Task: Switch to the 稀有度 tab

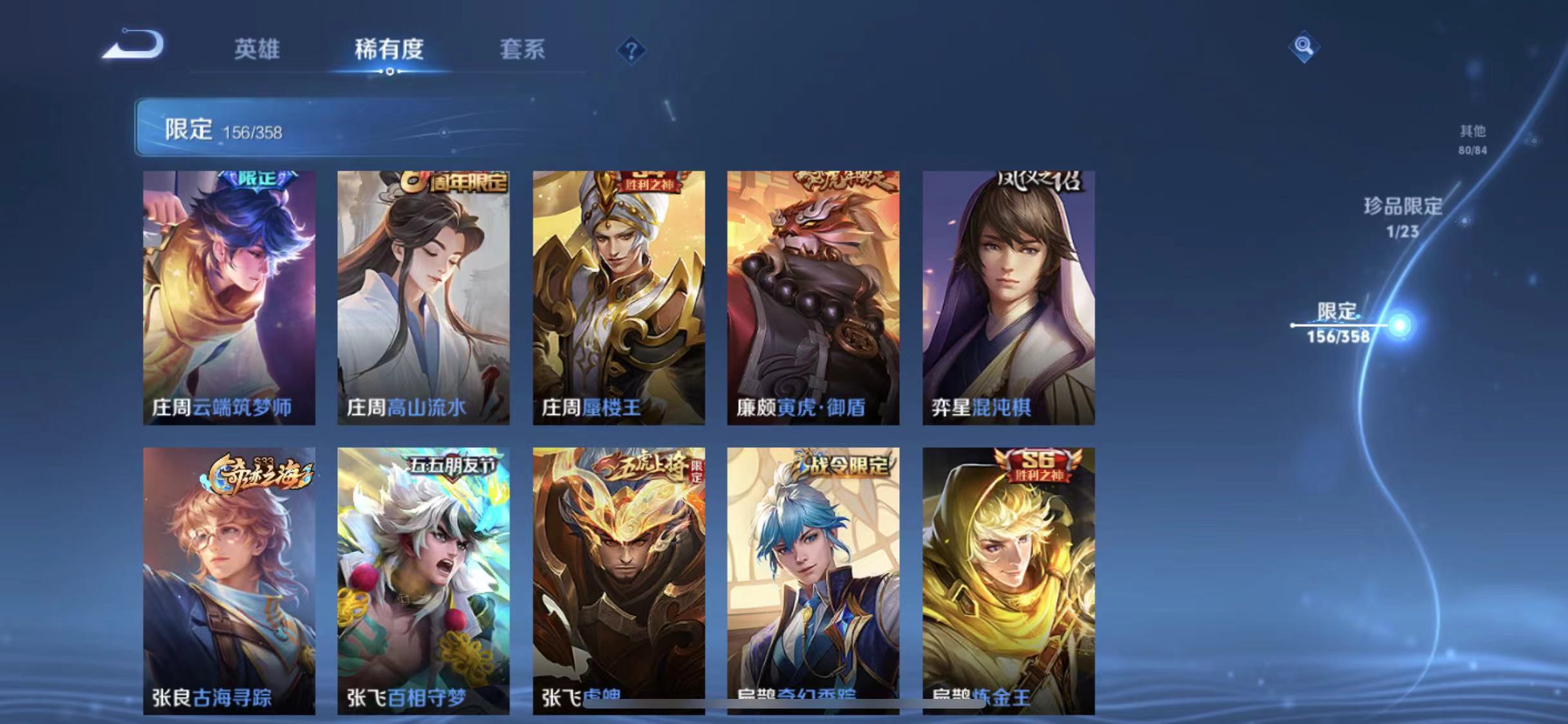Action: 389,50
